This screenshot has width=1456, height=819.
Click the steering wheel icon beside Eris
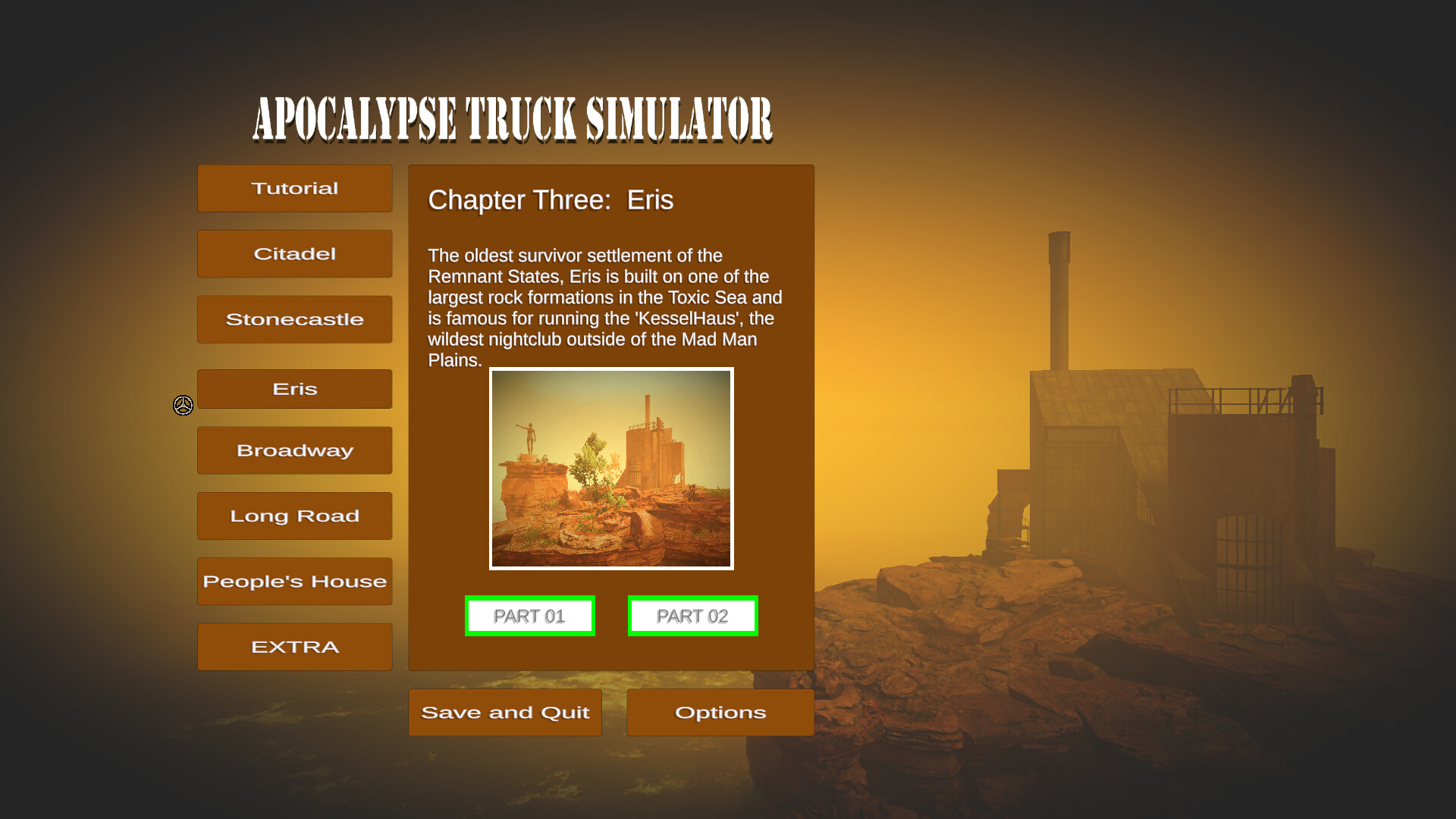tap(183, 406)
